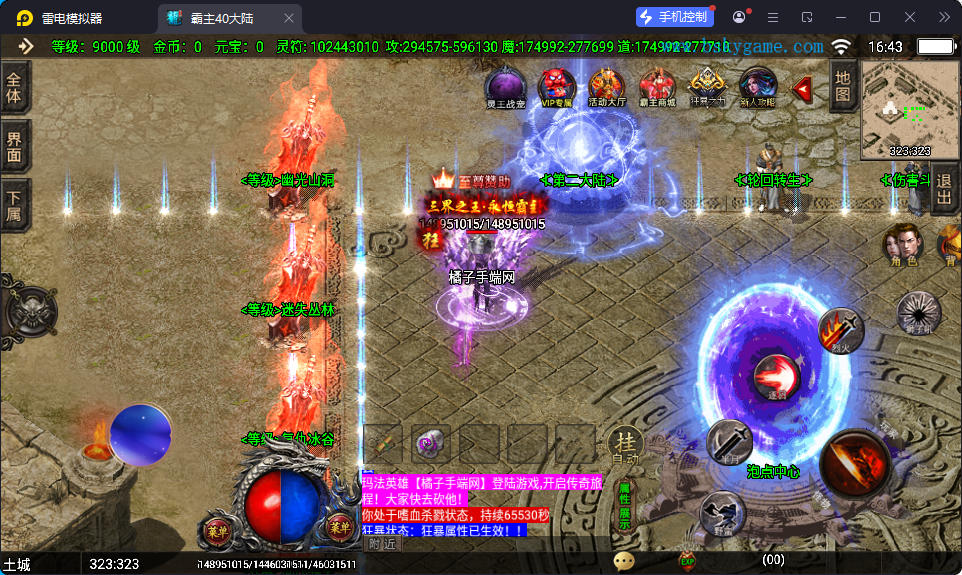Screen dimensions: 962x575
Task: Tap the 退出 exit button
Action: point(943,189)
